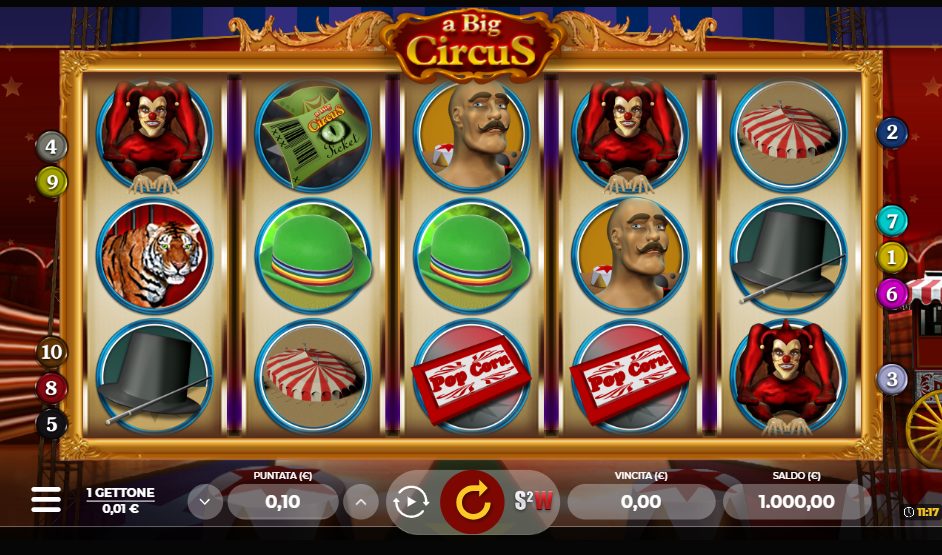
Task: Select payline number 4 marker
Action: tap(52, 147)
